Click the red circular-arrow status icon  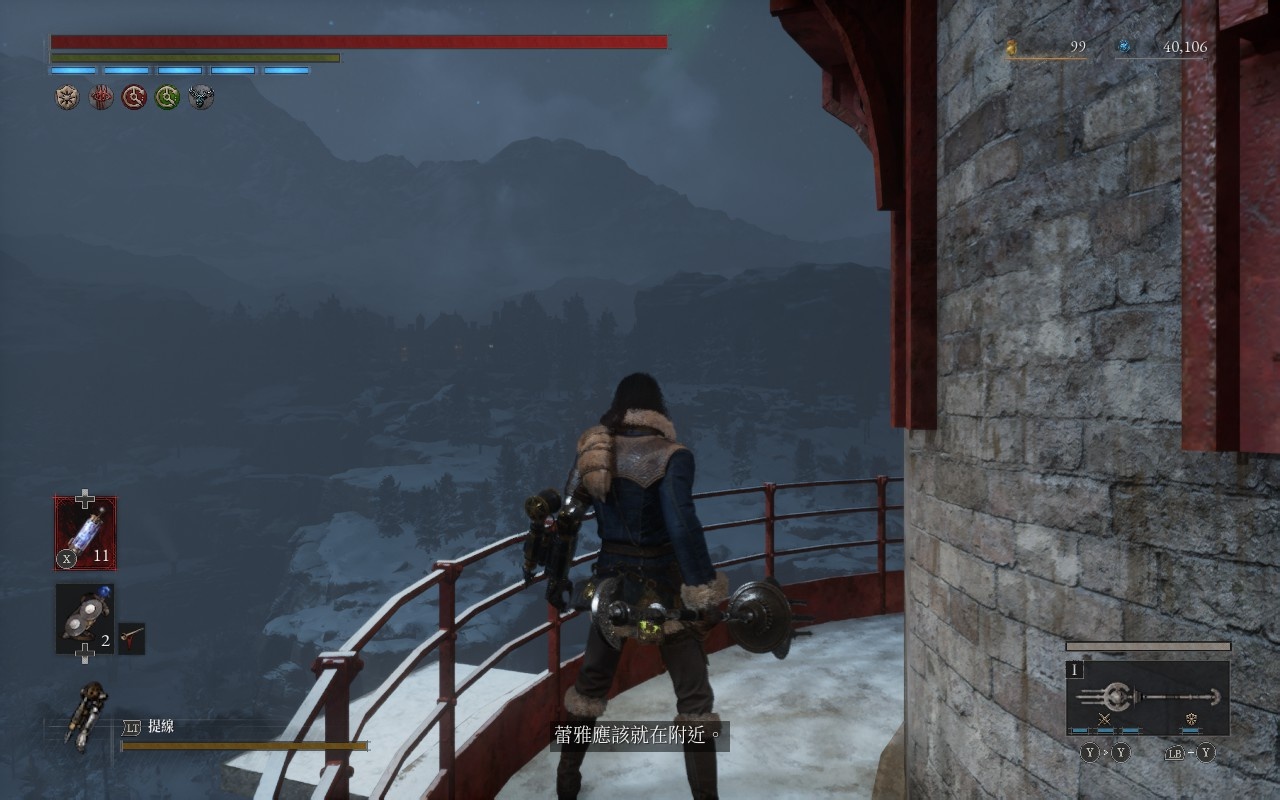134,97
